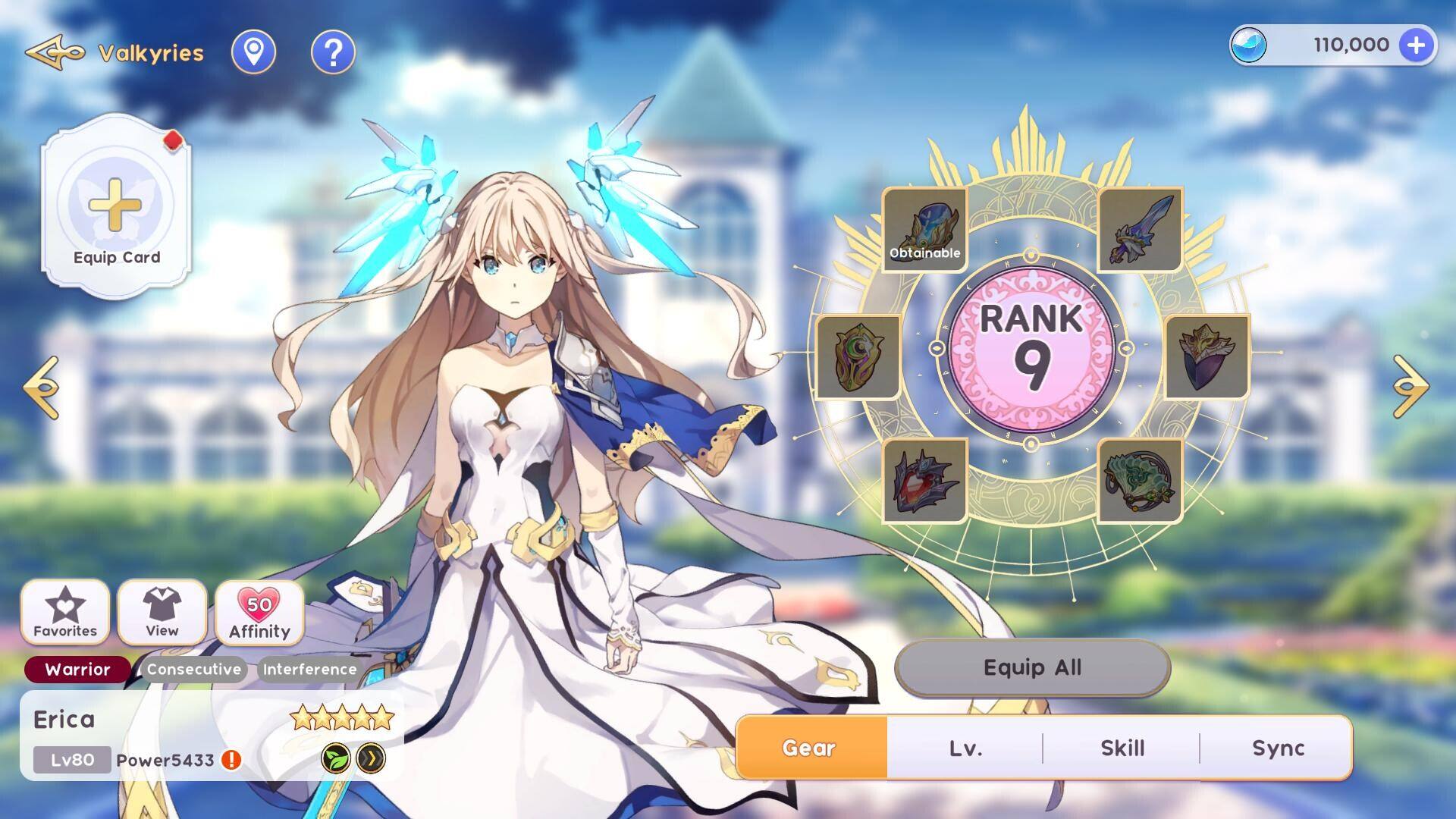Click the Equip All button

(1032, 667)
